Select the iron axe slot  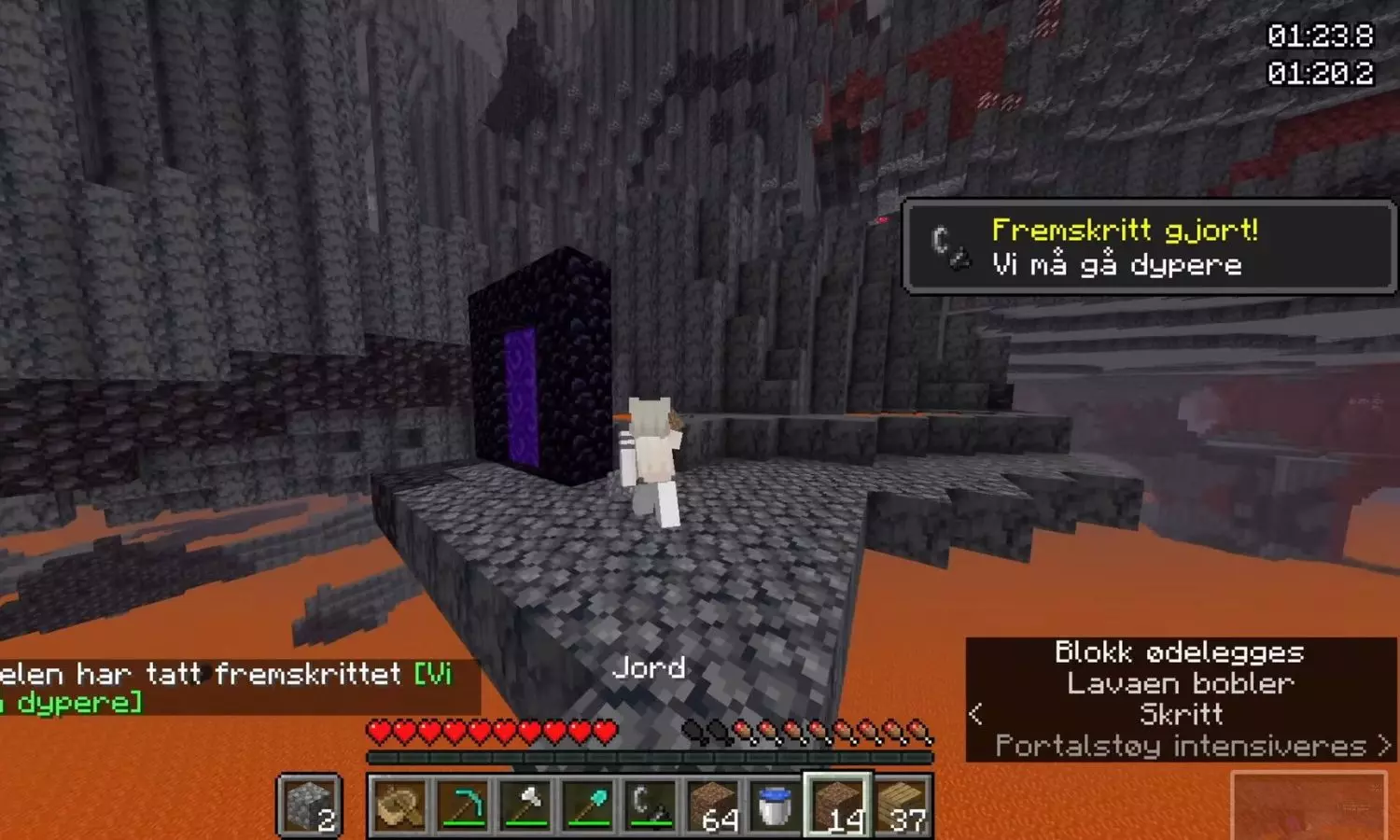tap(526, 805)
